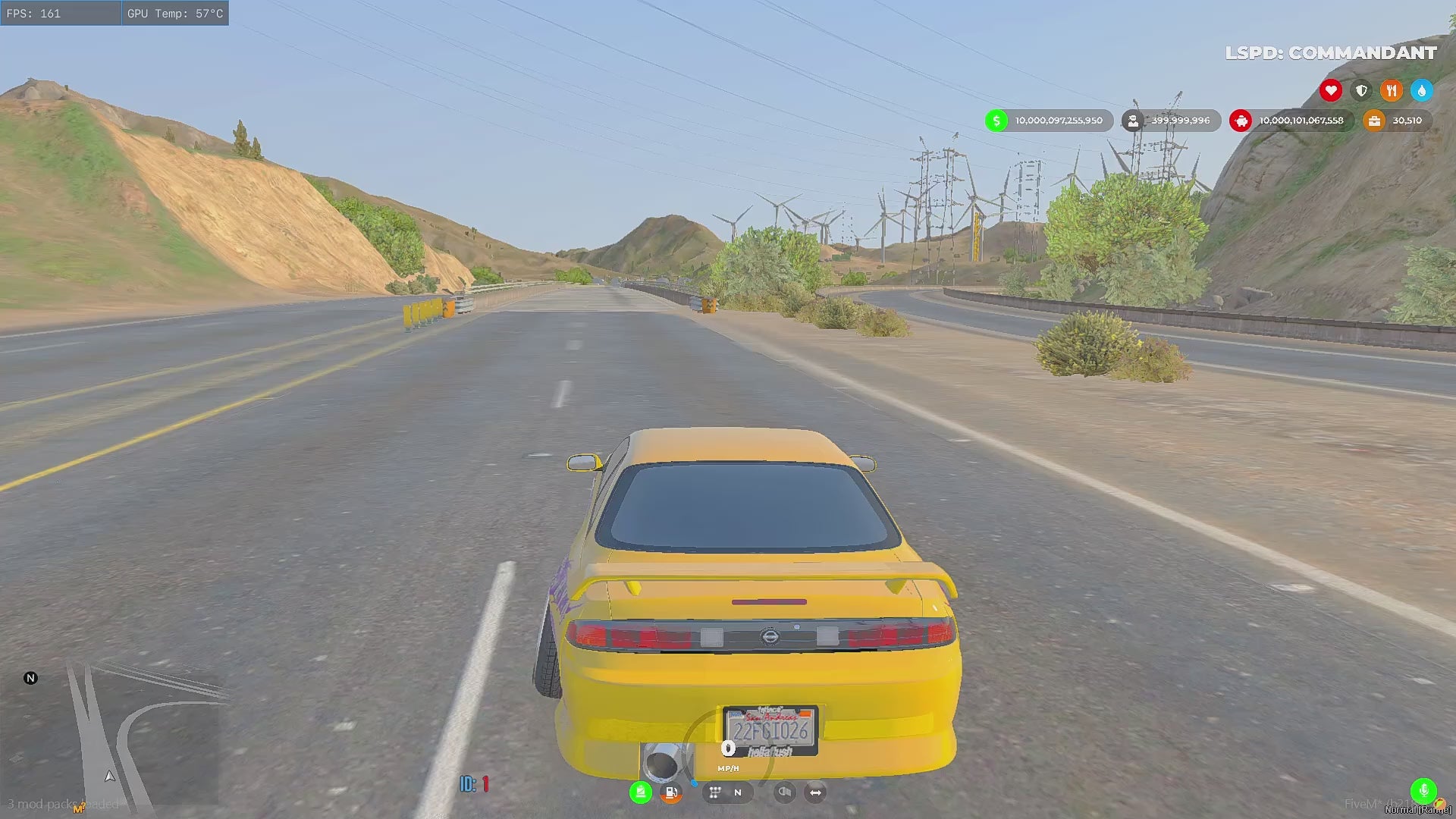Click the north compass marker on minimap
This screenshot has height=819, width=1456.
pos(30,678)
